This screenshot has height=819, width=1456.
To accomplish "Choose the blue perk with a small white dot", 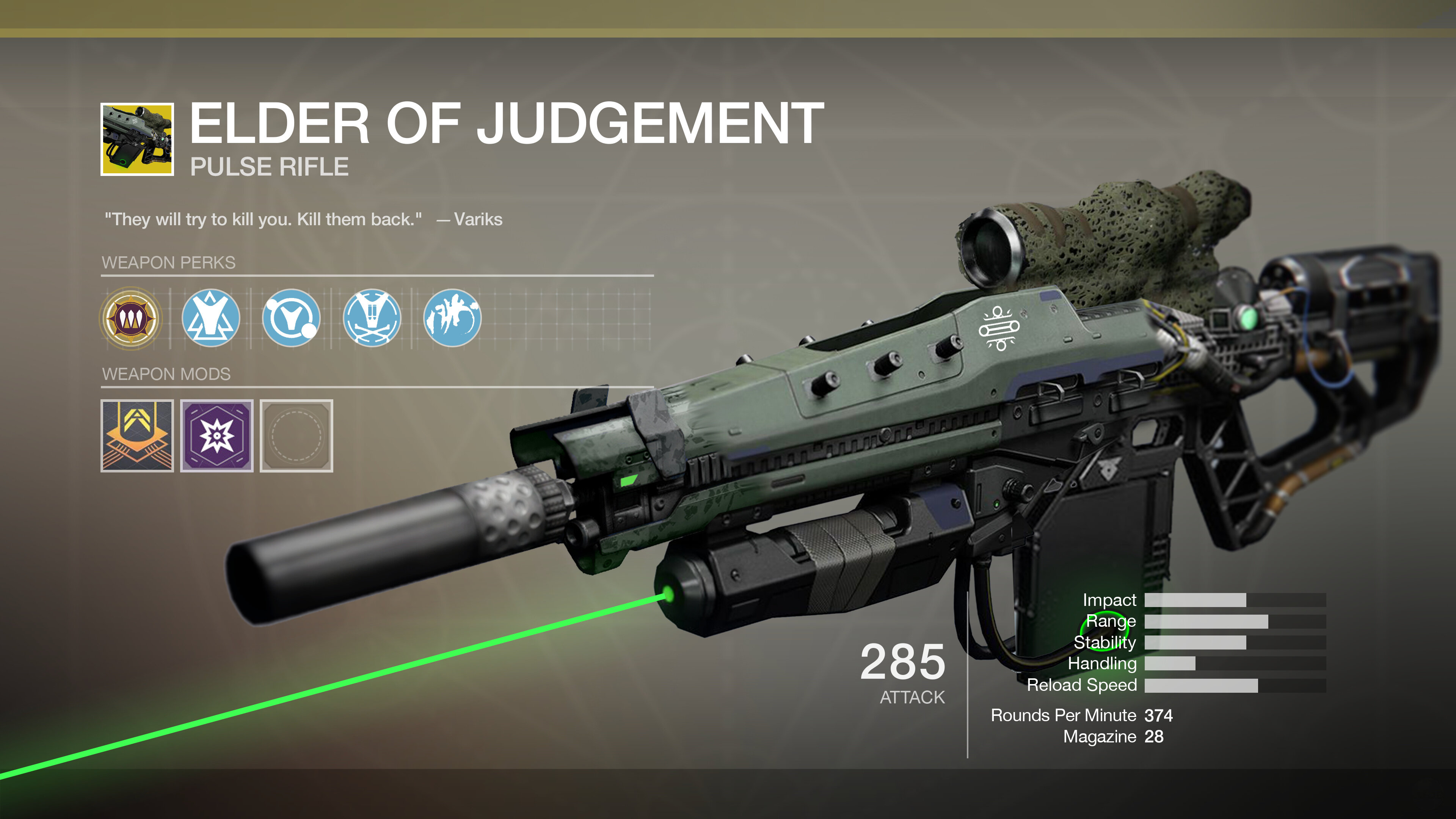I will point(291,318).
